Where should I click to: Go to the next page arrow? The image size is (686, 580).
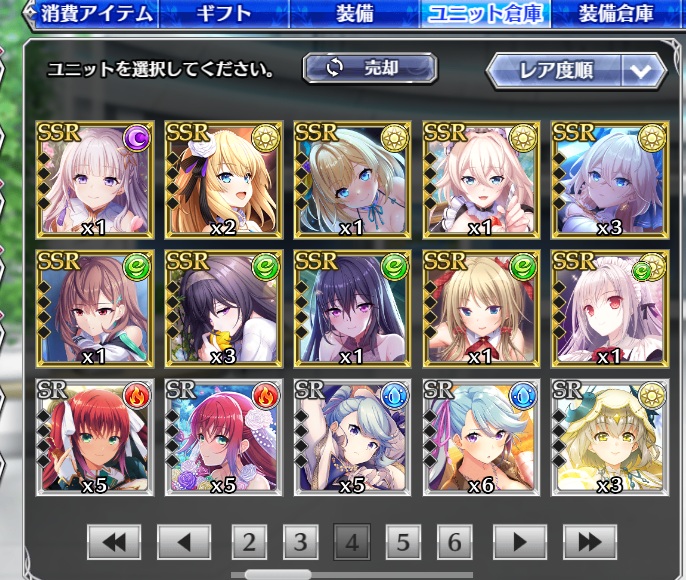click(x=517, y=542)
